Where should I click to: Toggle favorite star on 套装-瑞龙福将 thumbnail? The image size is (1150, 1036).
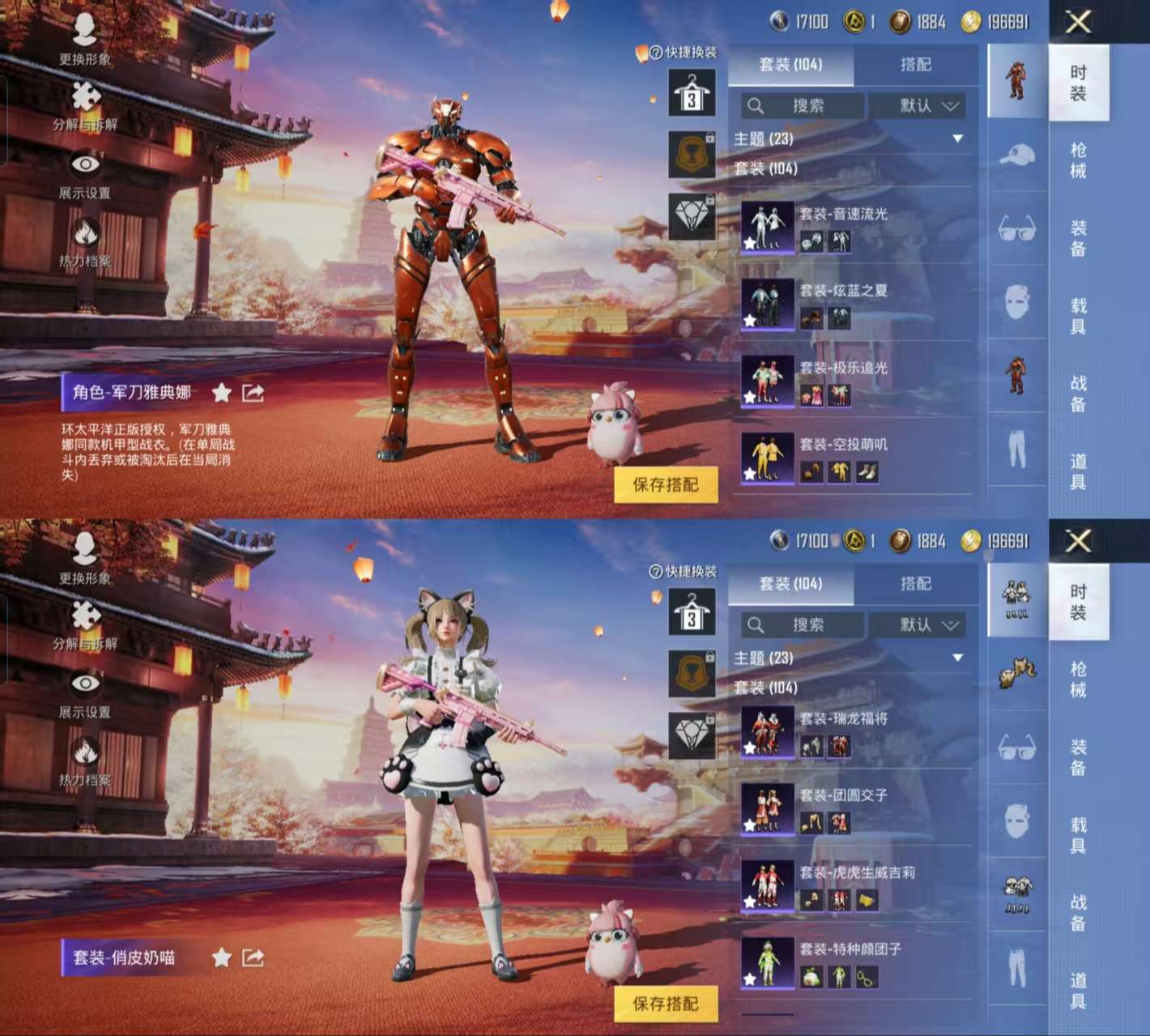click(749, 749)
